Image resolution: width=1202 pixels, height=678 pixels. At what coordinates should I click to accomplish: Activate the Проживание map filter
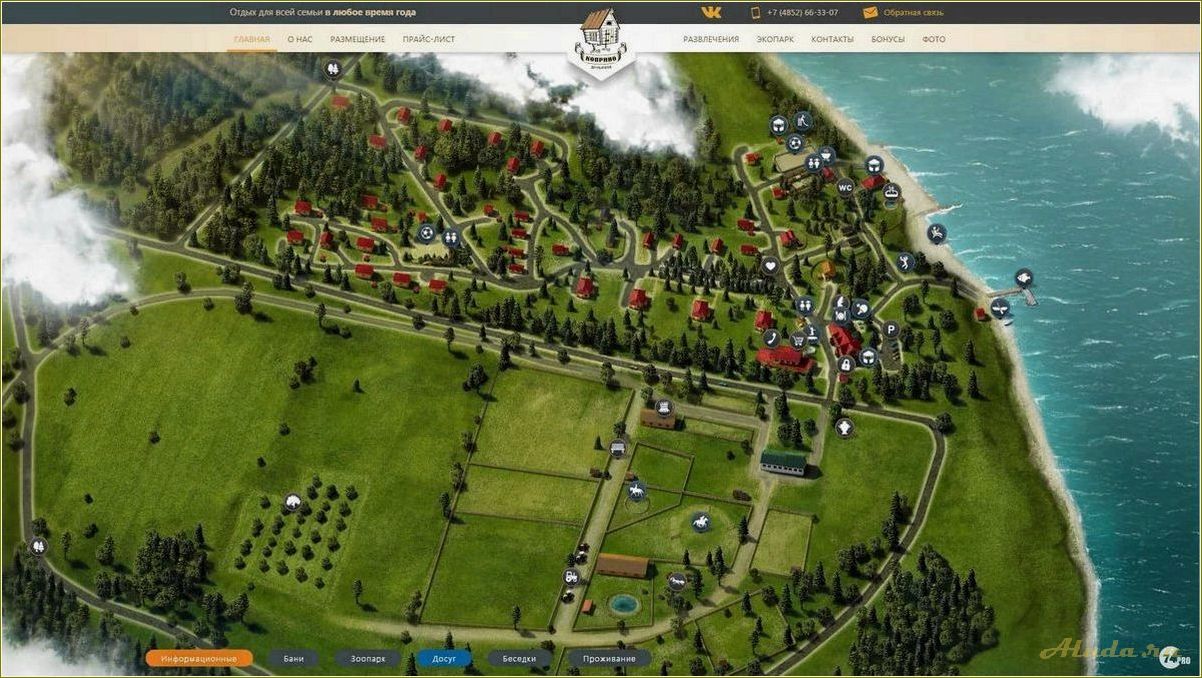tap(609, 659)
